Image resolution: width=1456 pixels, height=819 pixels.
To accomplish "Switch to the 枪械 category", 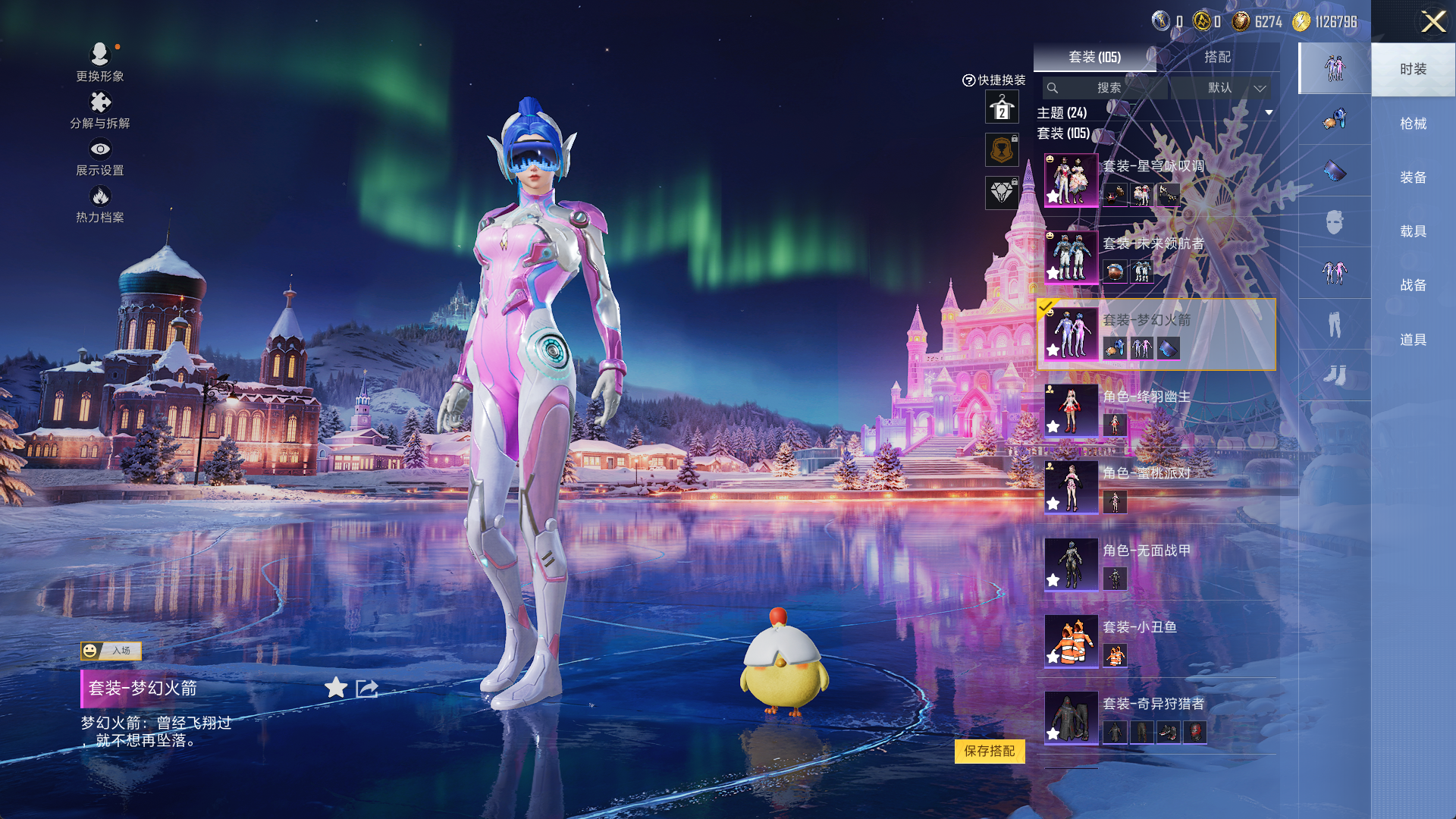I will pos(1413,124).
